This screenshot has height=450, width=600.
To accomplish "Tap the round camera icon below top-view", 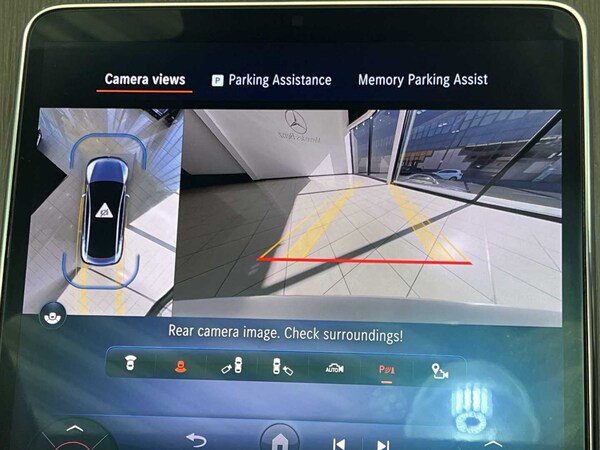I will (50, 317).
